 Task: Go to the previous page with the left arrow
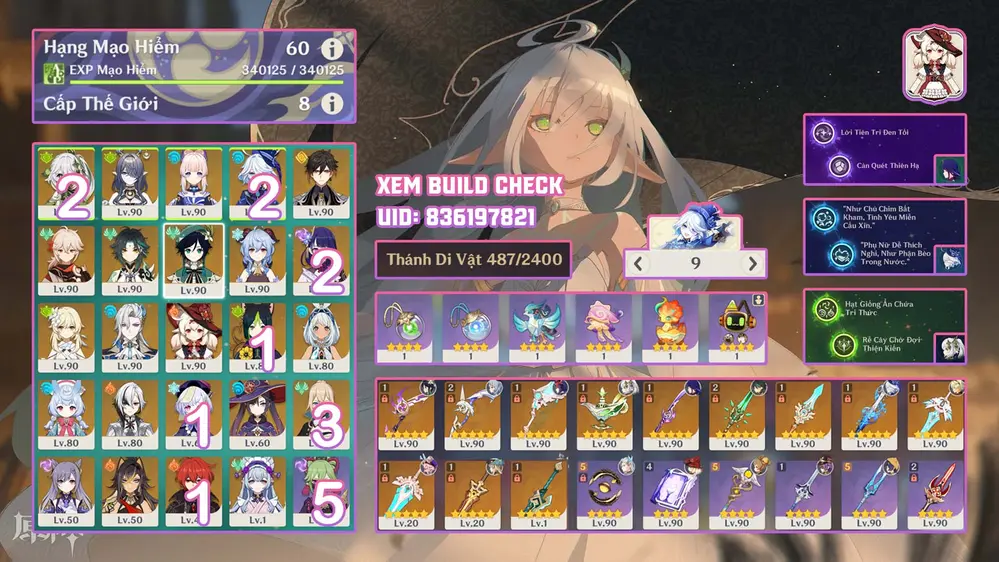pos(639,264)
